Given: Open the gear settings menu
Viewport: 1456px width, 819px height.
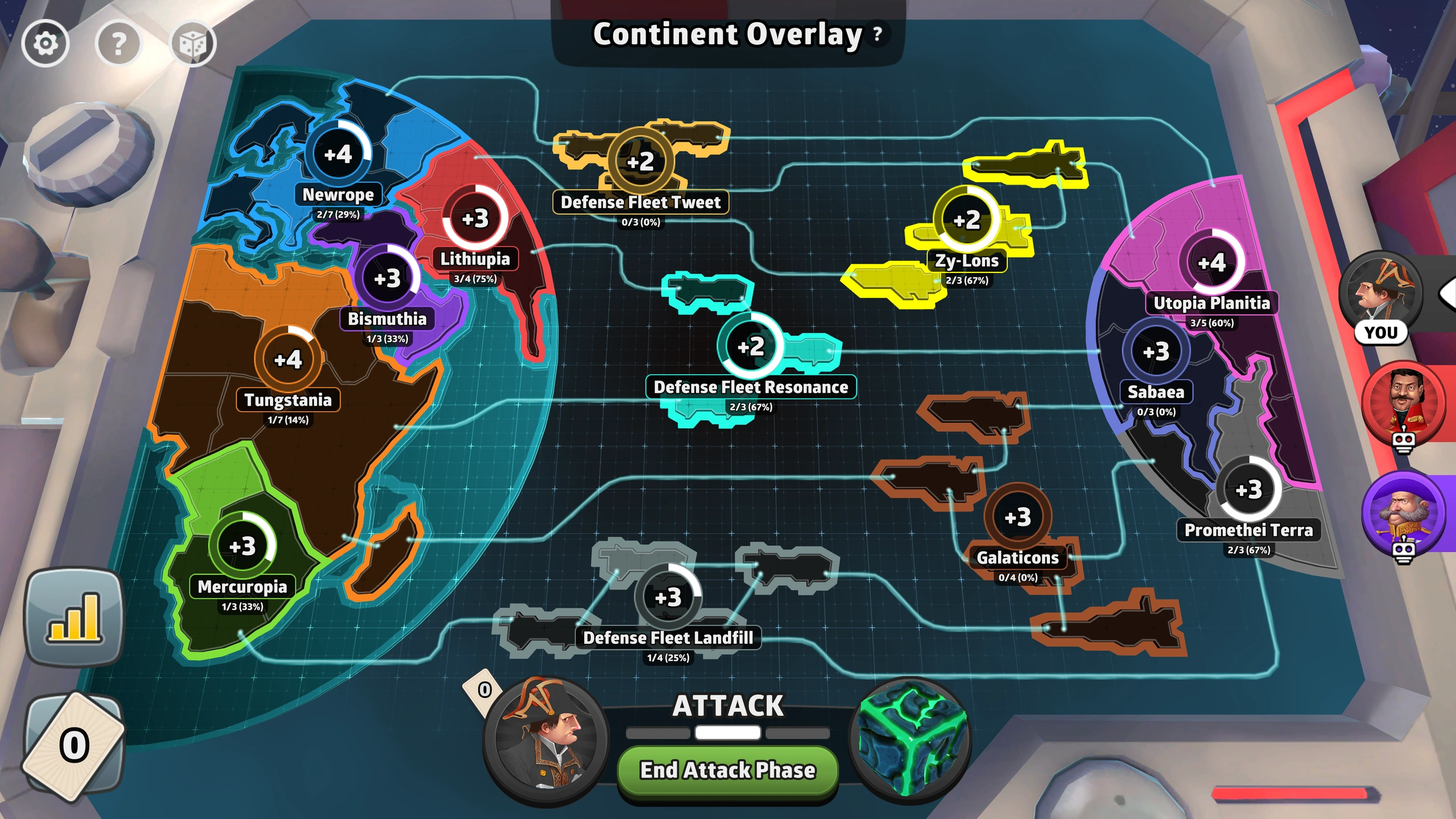Looking at the screenshot, I should [x=45, y=43].
